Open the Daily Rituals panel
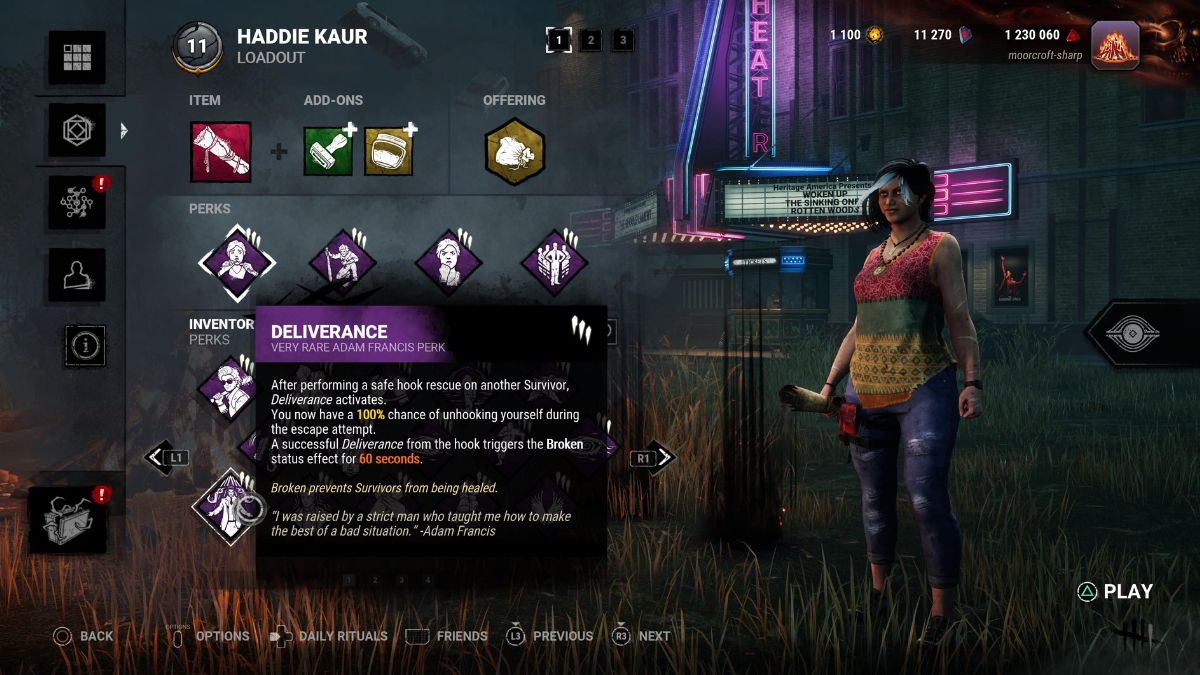This screenshot has width=1200, height=675. (329, 636)
